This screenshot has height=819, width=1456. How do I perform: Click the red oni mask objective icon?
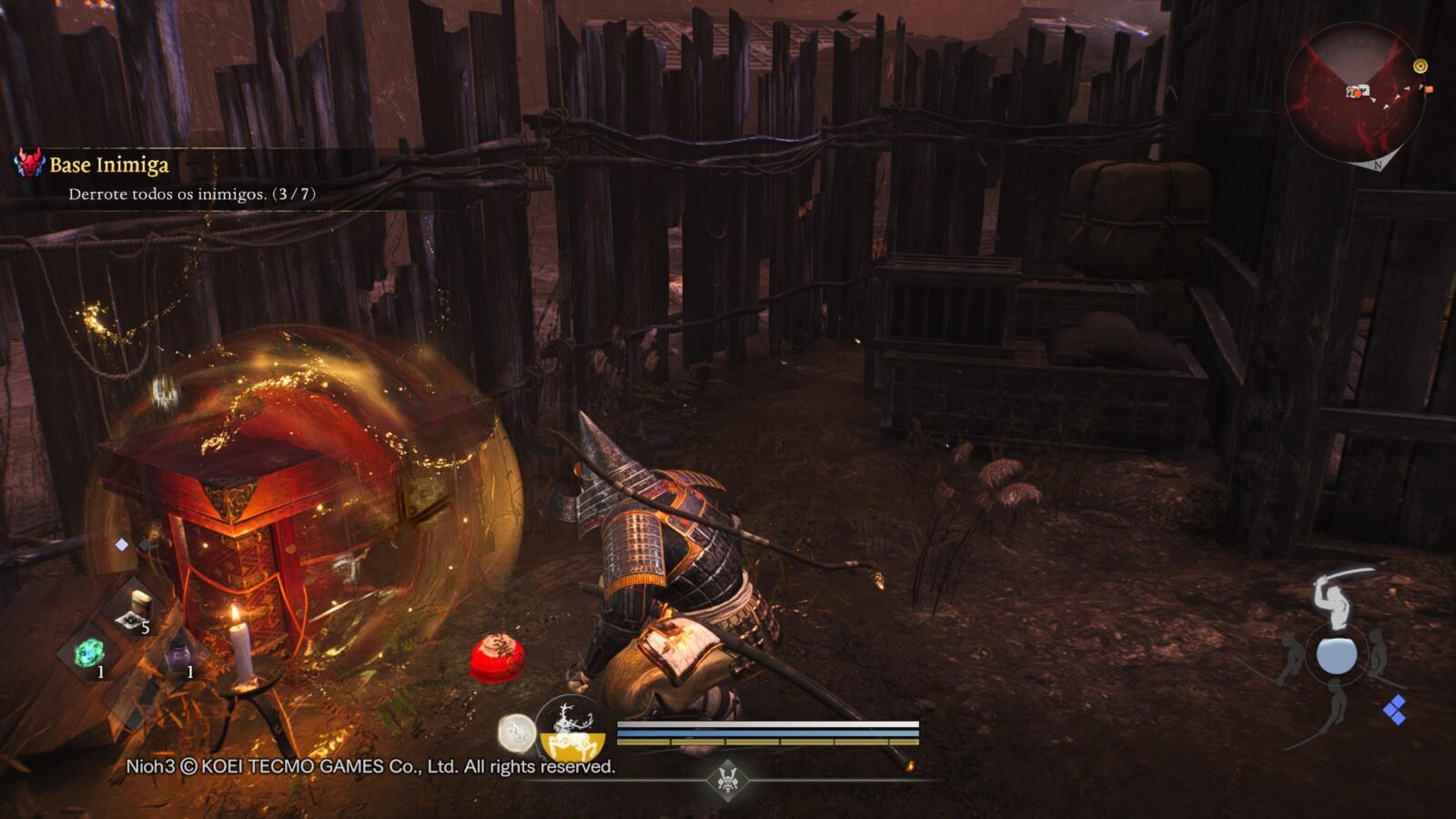pos(29,164)
